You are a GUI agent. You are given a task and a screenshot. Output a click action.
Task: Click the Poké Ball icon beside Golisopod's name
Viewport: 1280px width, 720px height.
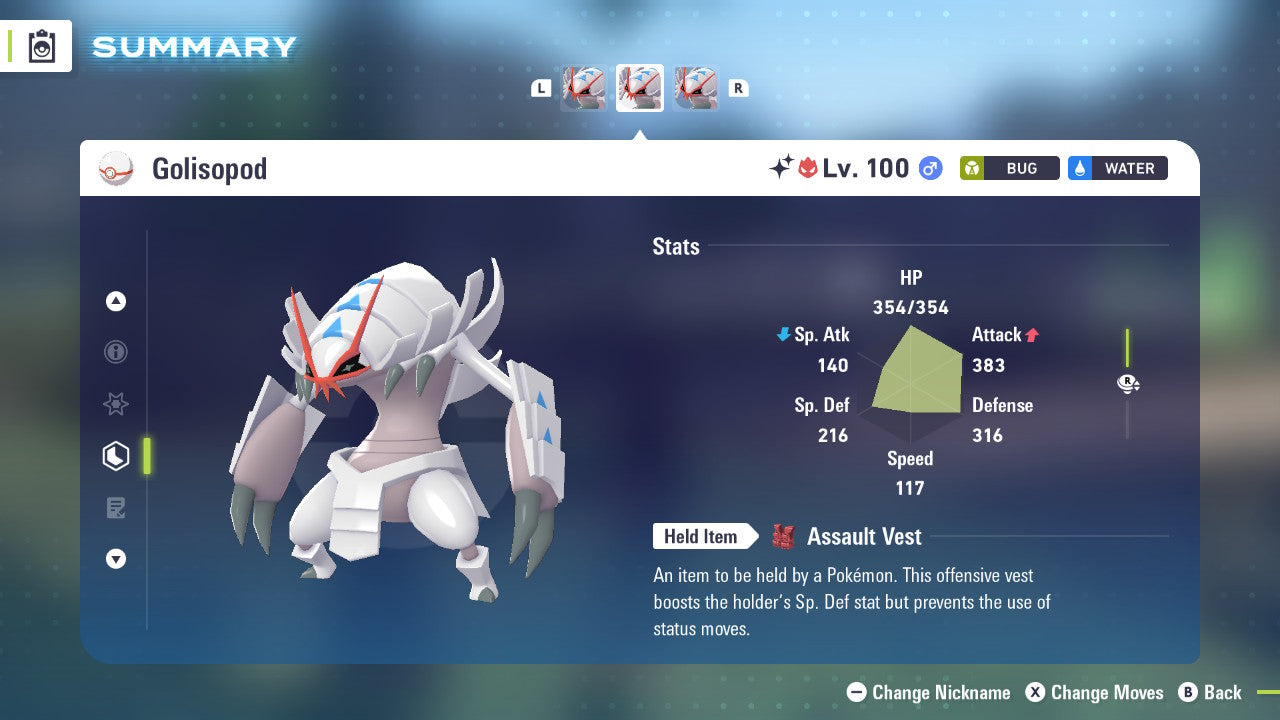coord(116,168)
